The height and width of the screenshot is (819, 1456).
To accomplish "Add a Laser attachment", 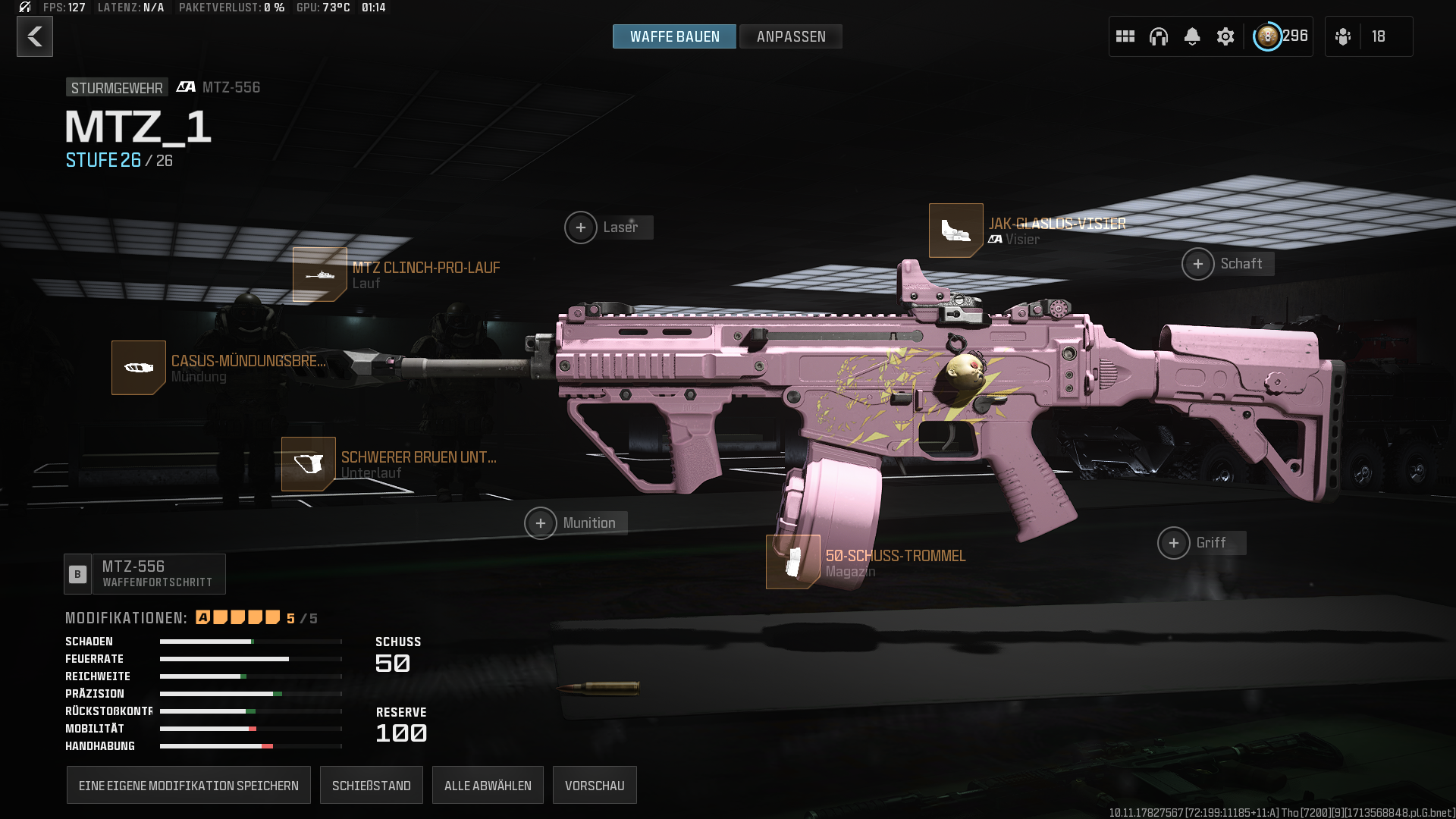I will 581,227.
